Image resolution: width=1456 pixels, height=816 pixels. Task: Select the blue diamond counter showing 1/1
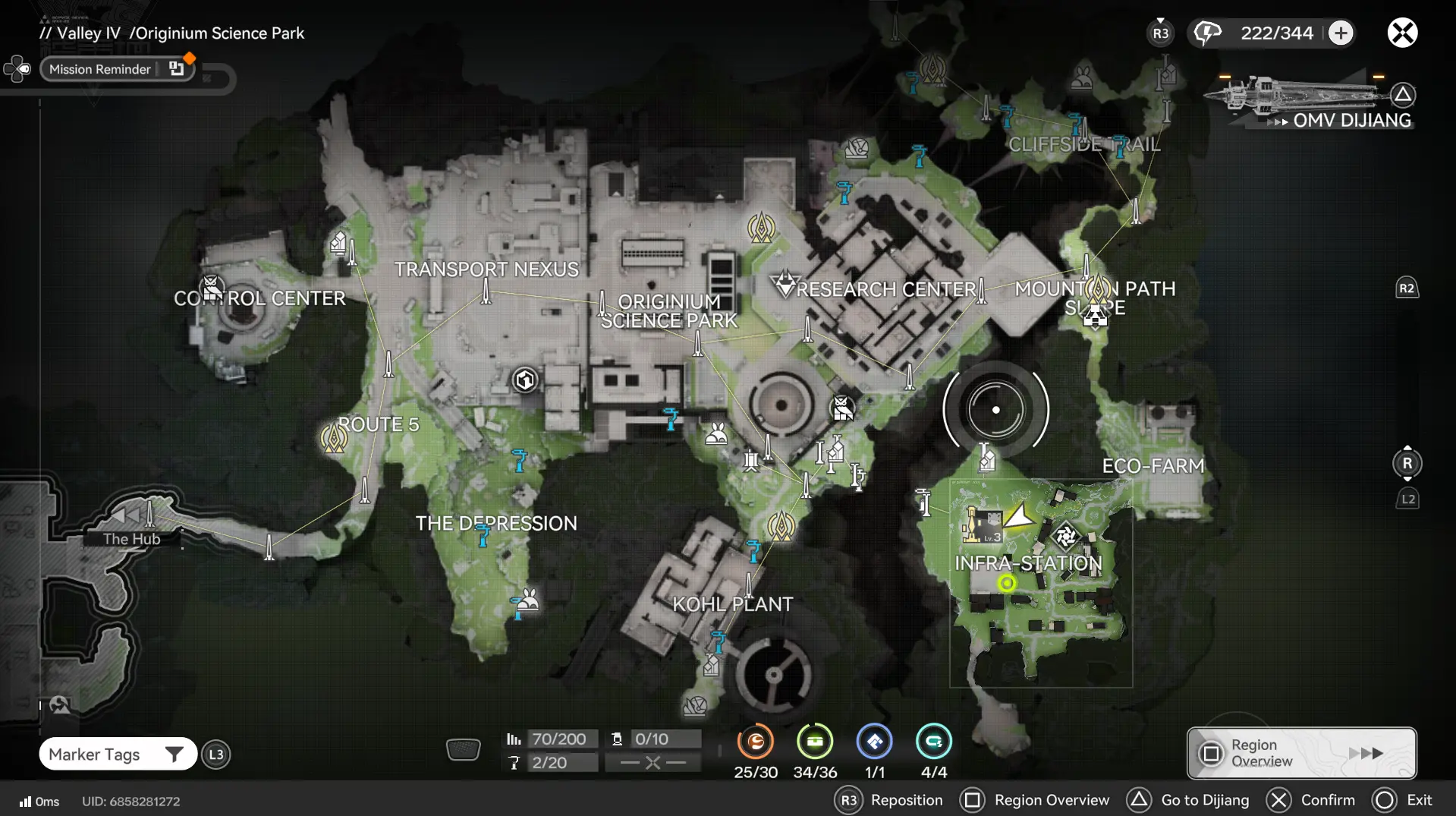(x=874, y=742)
